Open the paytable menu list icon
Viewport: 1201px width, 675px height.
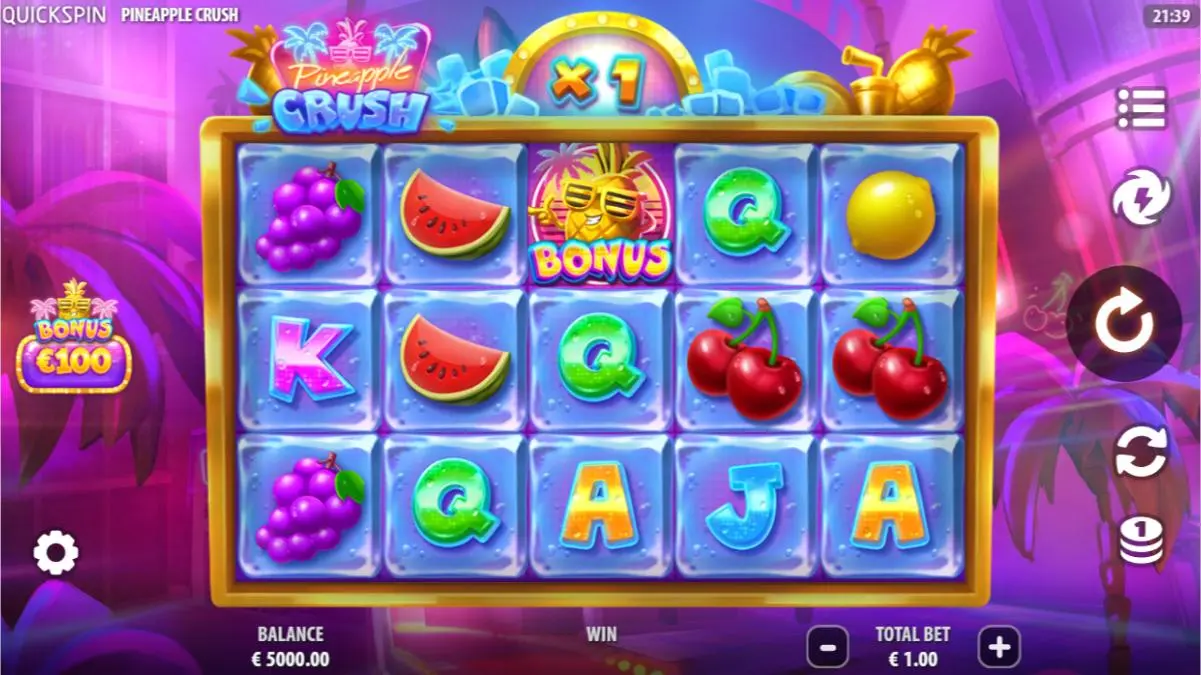(x=1141, y=108)
